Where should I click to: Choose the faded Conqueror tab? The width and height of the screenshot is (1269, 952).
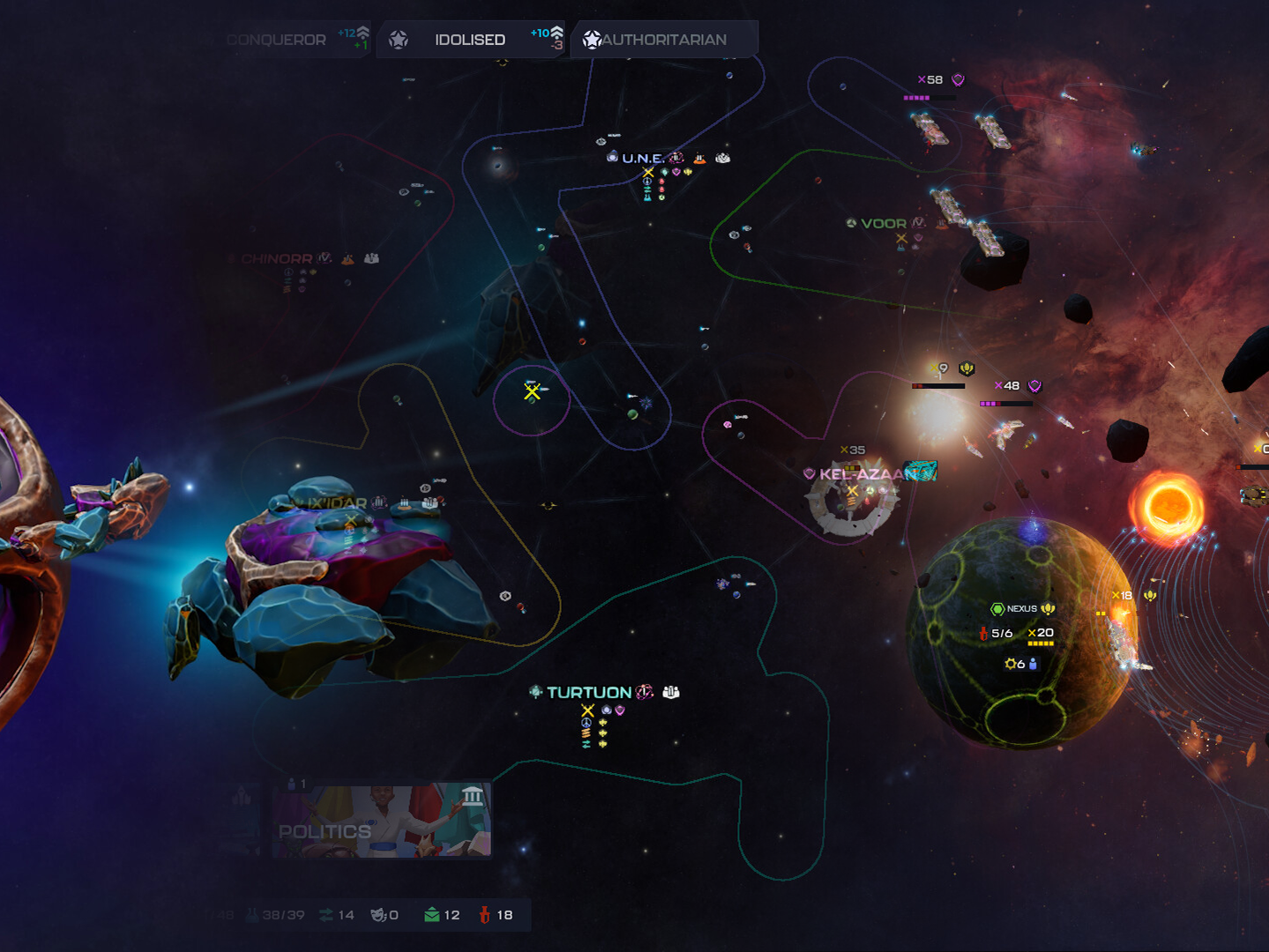(x=276, y=40)
